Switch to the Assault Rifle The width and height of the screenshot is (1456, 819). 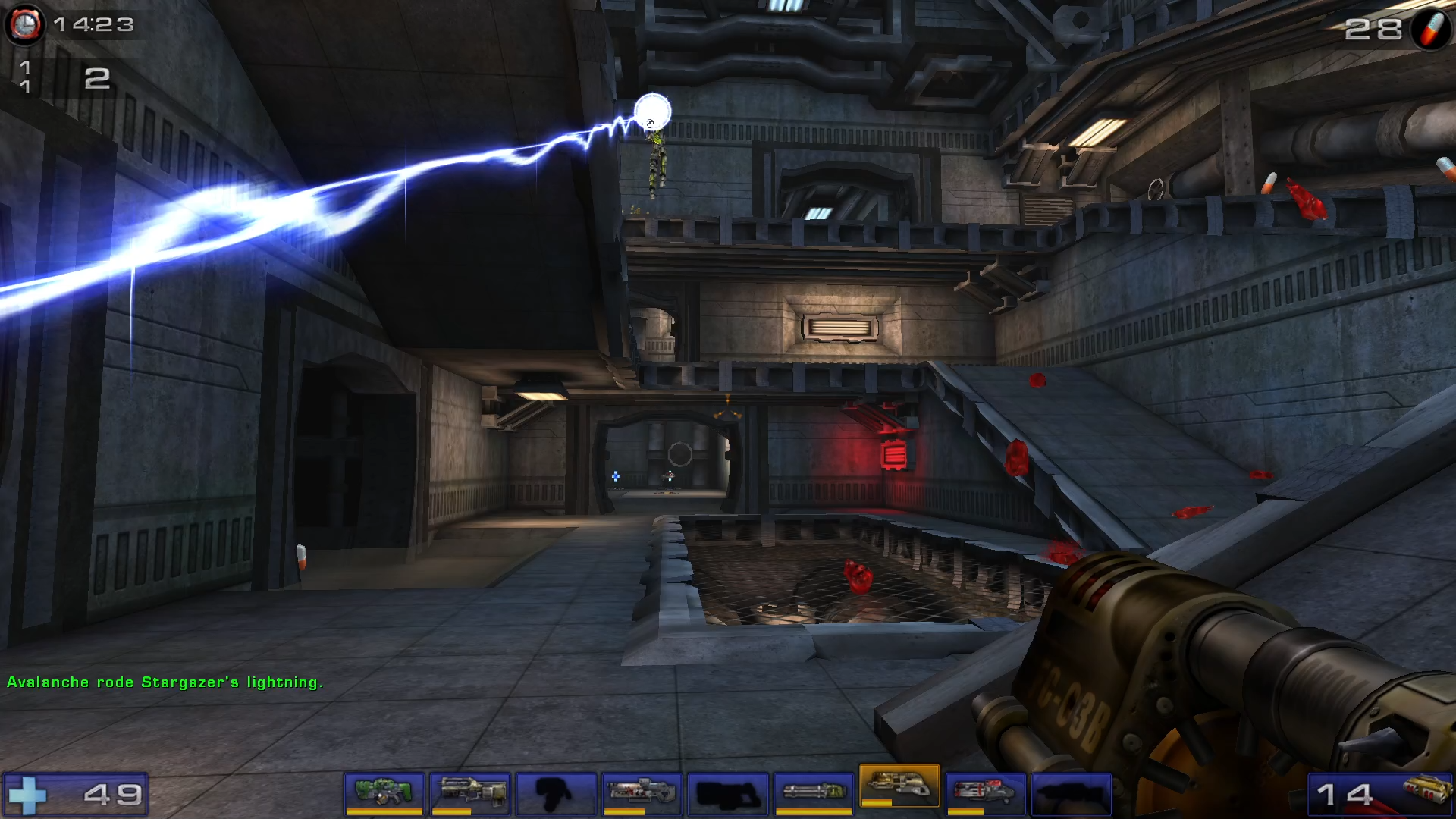pos(469,793)
